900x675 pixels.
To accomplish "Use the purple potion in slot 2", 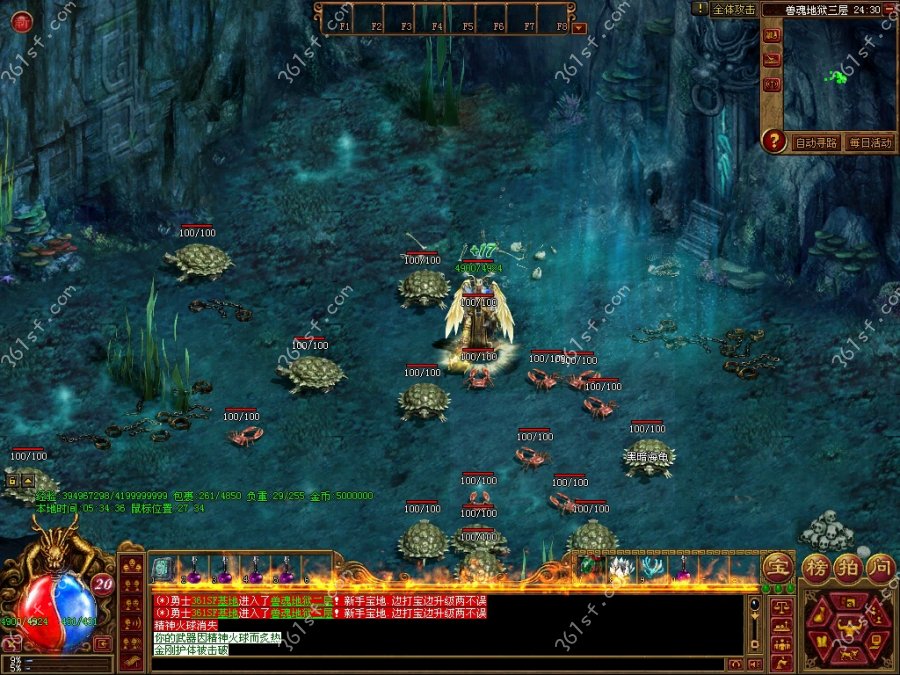I will point(194,571).
